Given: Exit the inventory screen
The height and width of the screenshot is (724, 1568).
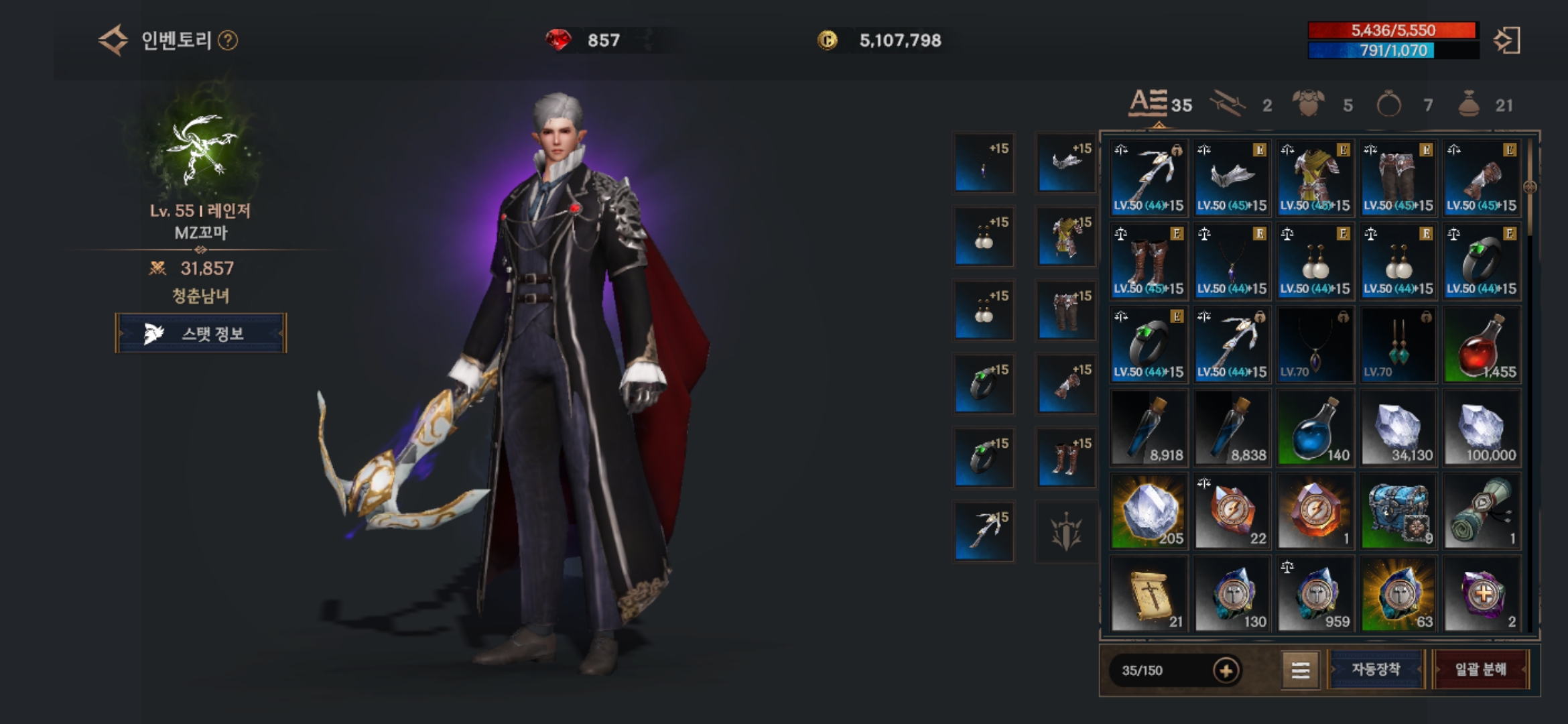Looking at the screenshot, I should pyautogui.click(x=1507, y=41).
